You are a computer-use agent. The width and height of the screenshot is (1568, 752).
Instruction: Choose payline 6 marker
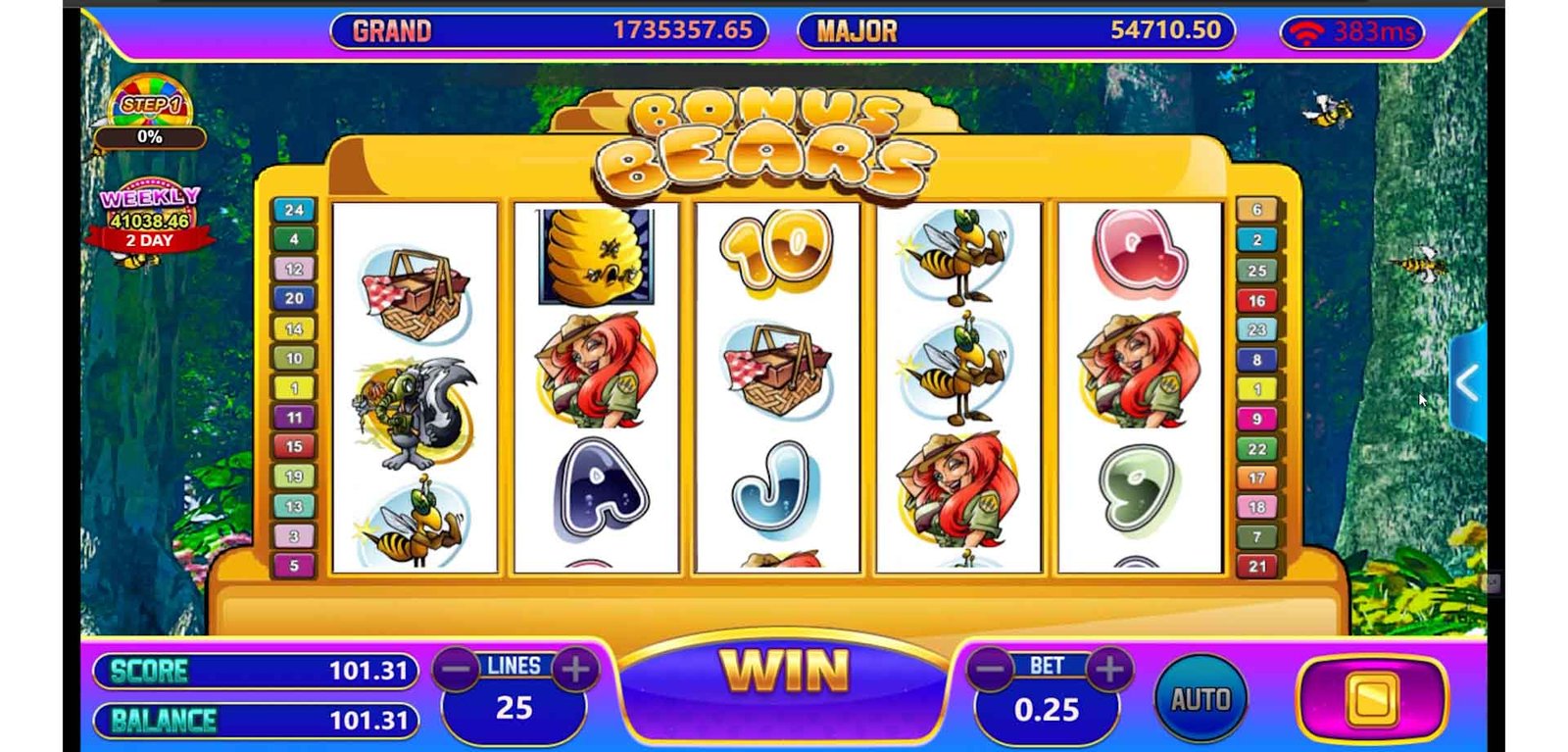pyautogui.click(x=1257, y=210)
